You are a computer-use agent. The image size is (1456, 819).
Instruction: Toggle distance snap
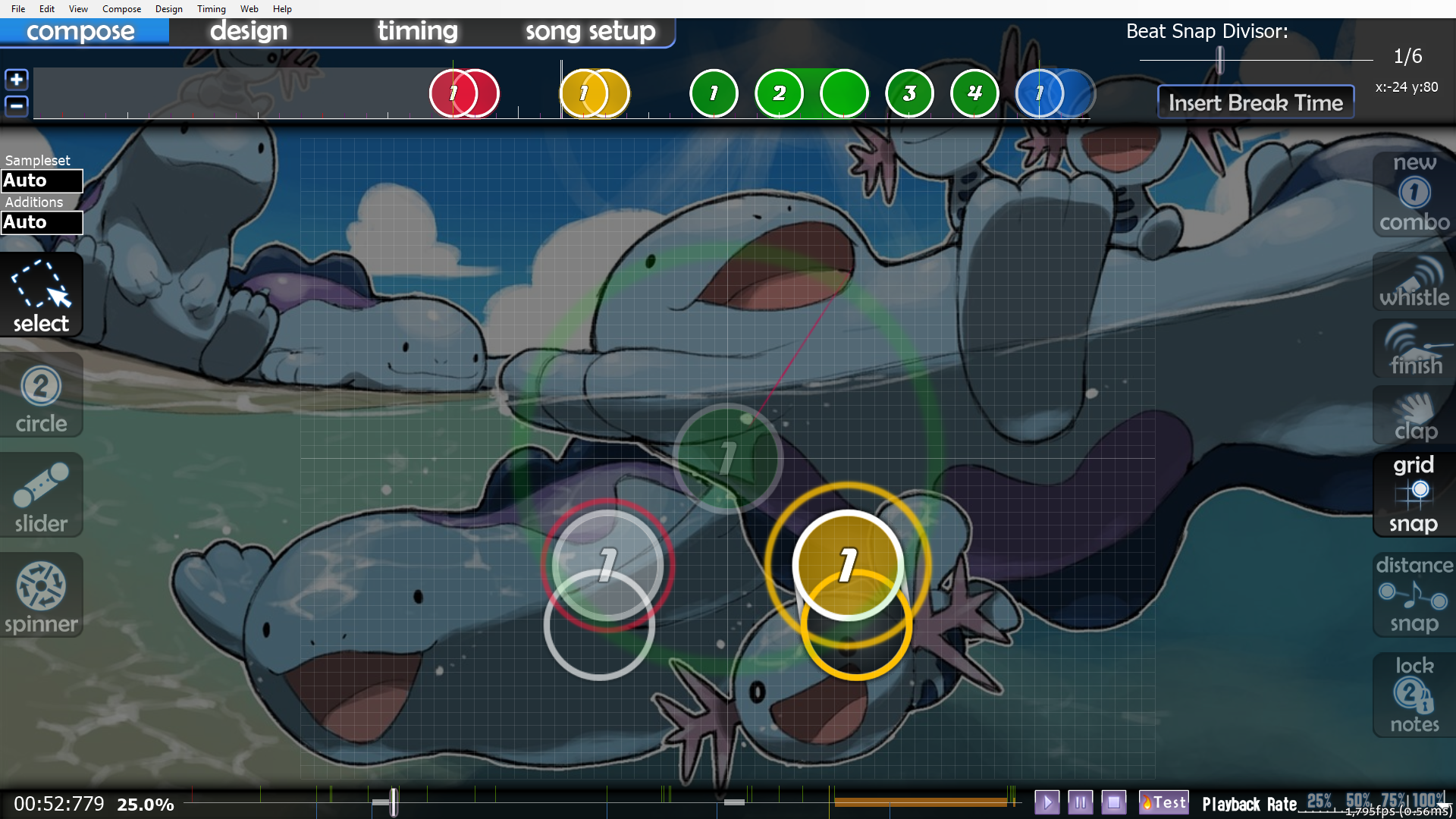point(1414,595)
